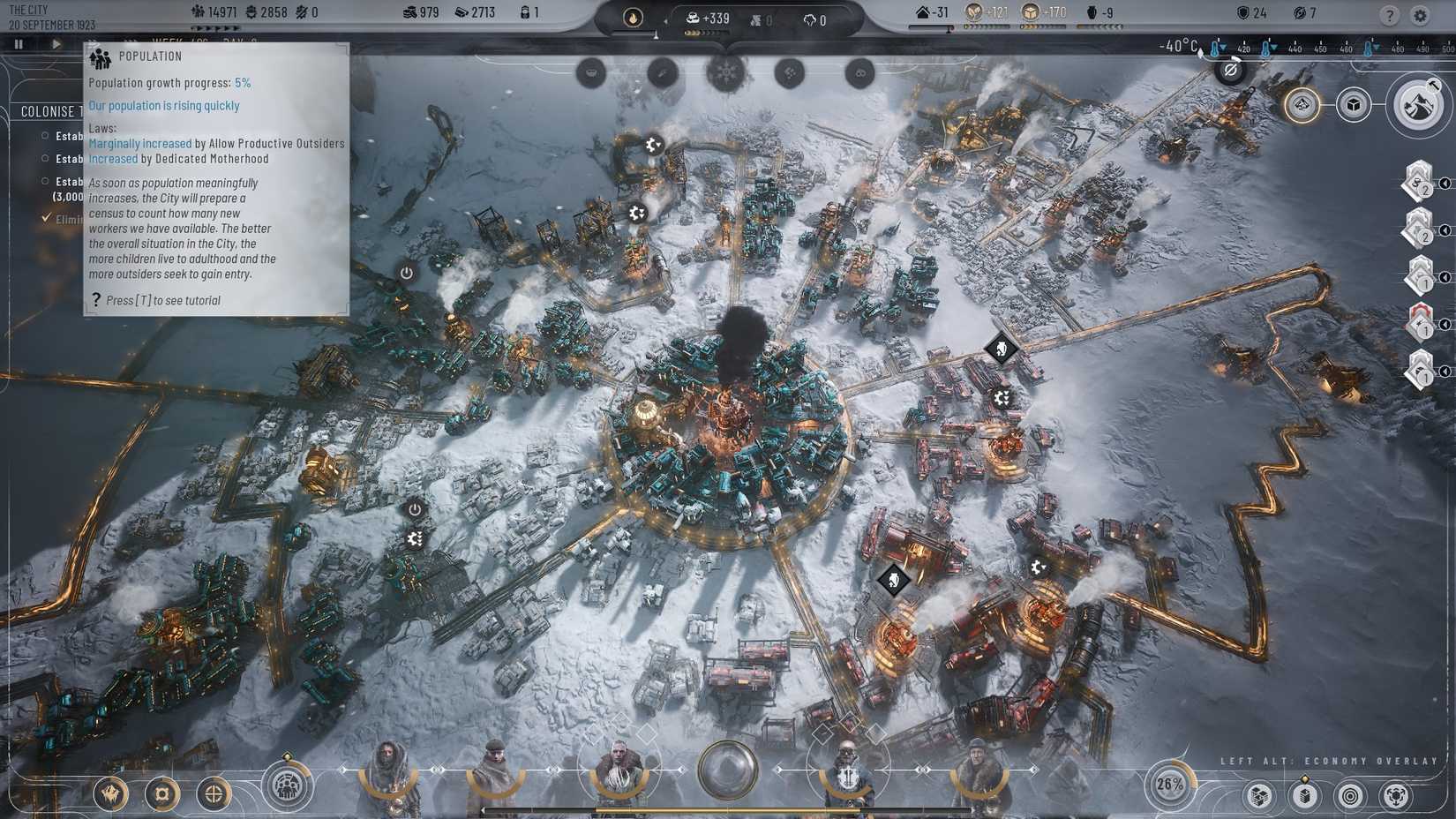Viewport: 1456px width, 819px height.
Task: Open the settings gear in the top-right corner
Action: 1421,15
